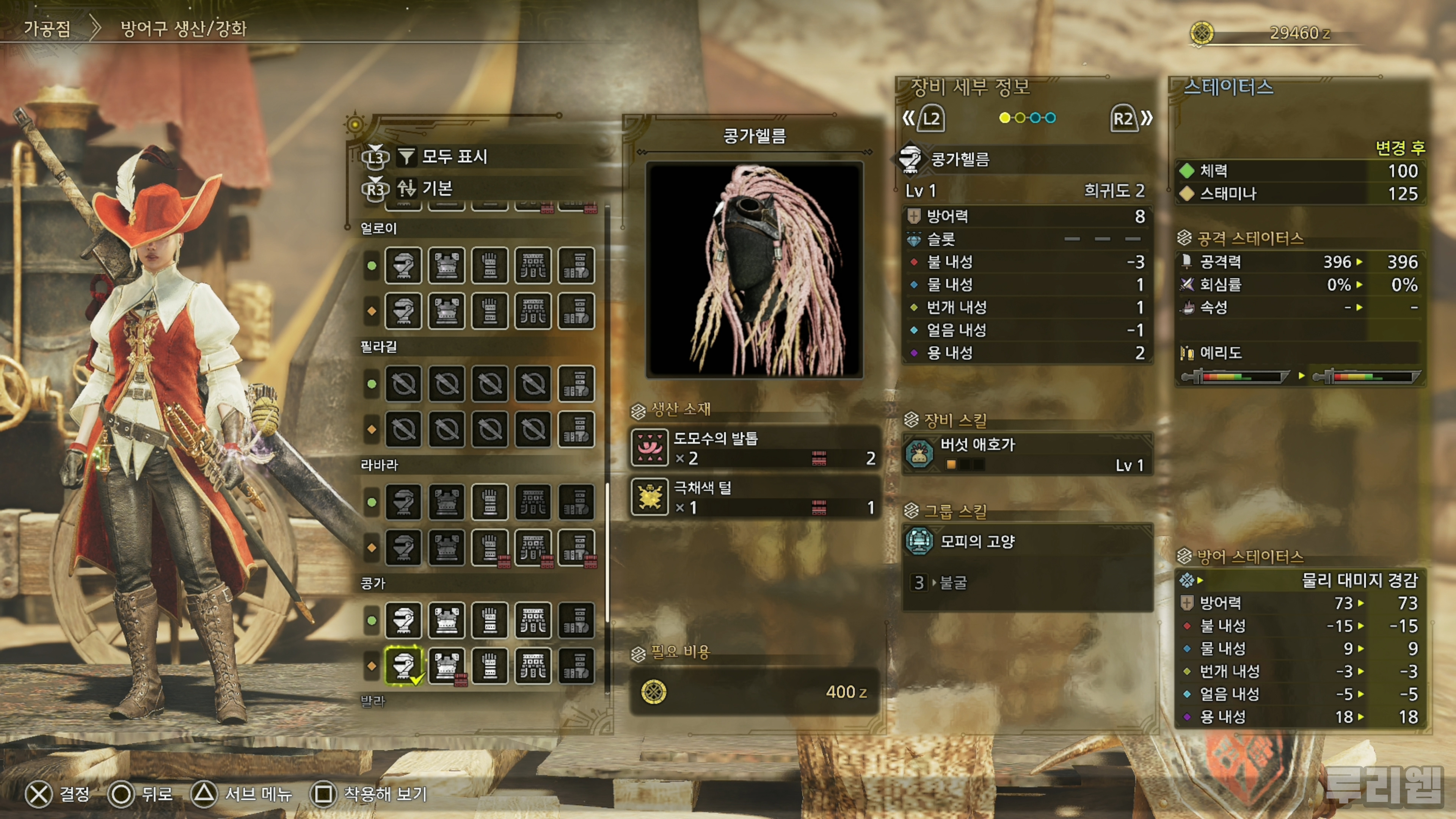Choose the 라바라 green-dot row helm
Image resolution: width=1456 pixels, height=819 pixels.
(403, 502)
